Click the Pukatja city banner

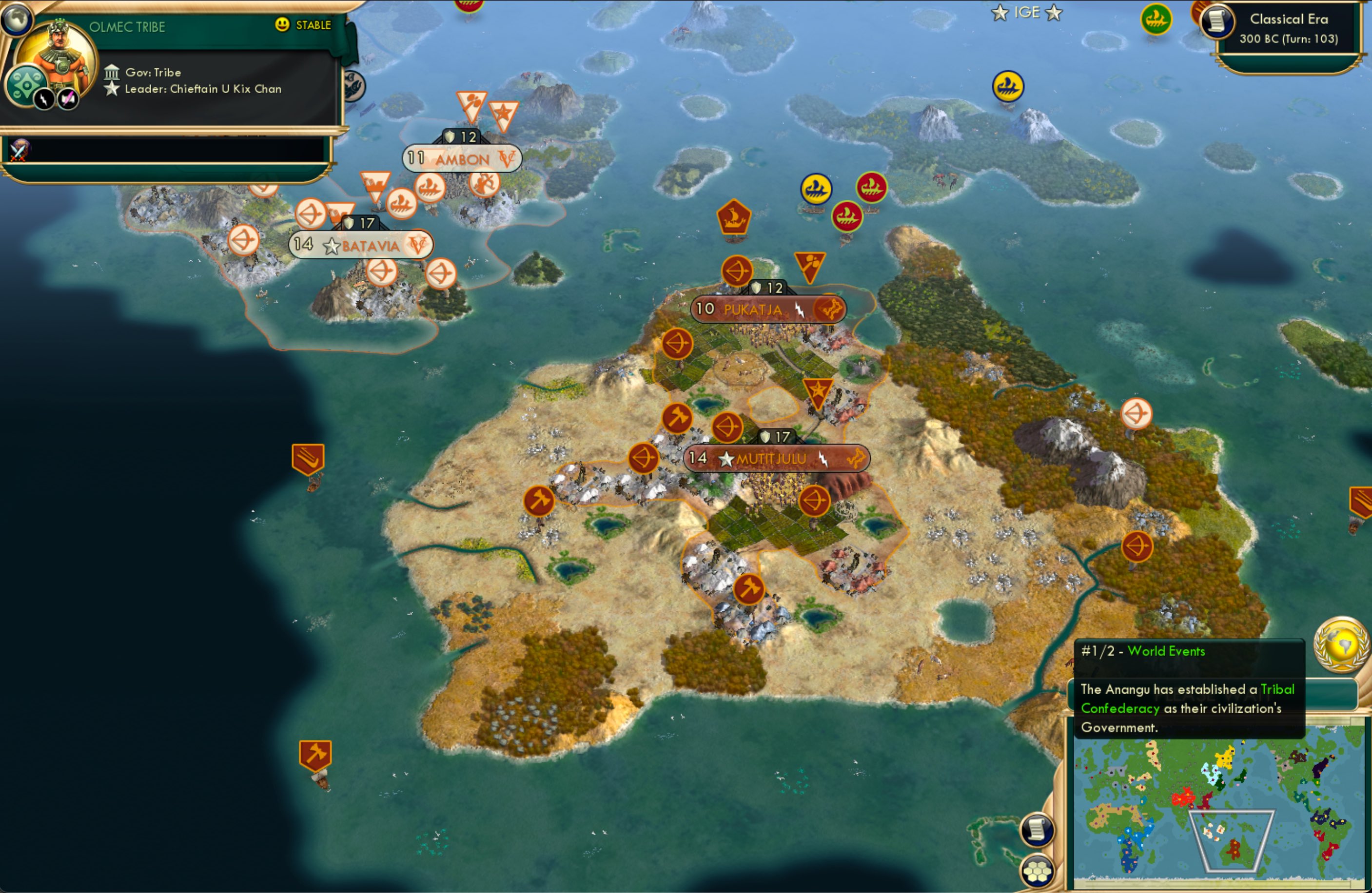point(755,309)
